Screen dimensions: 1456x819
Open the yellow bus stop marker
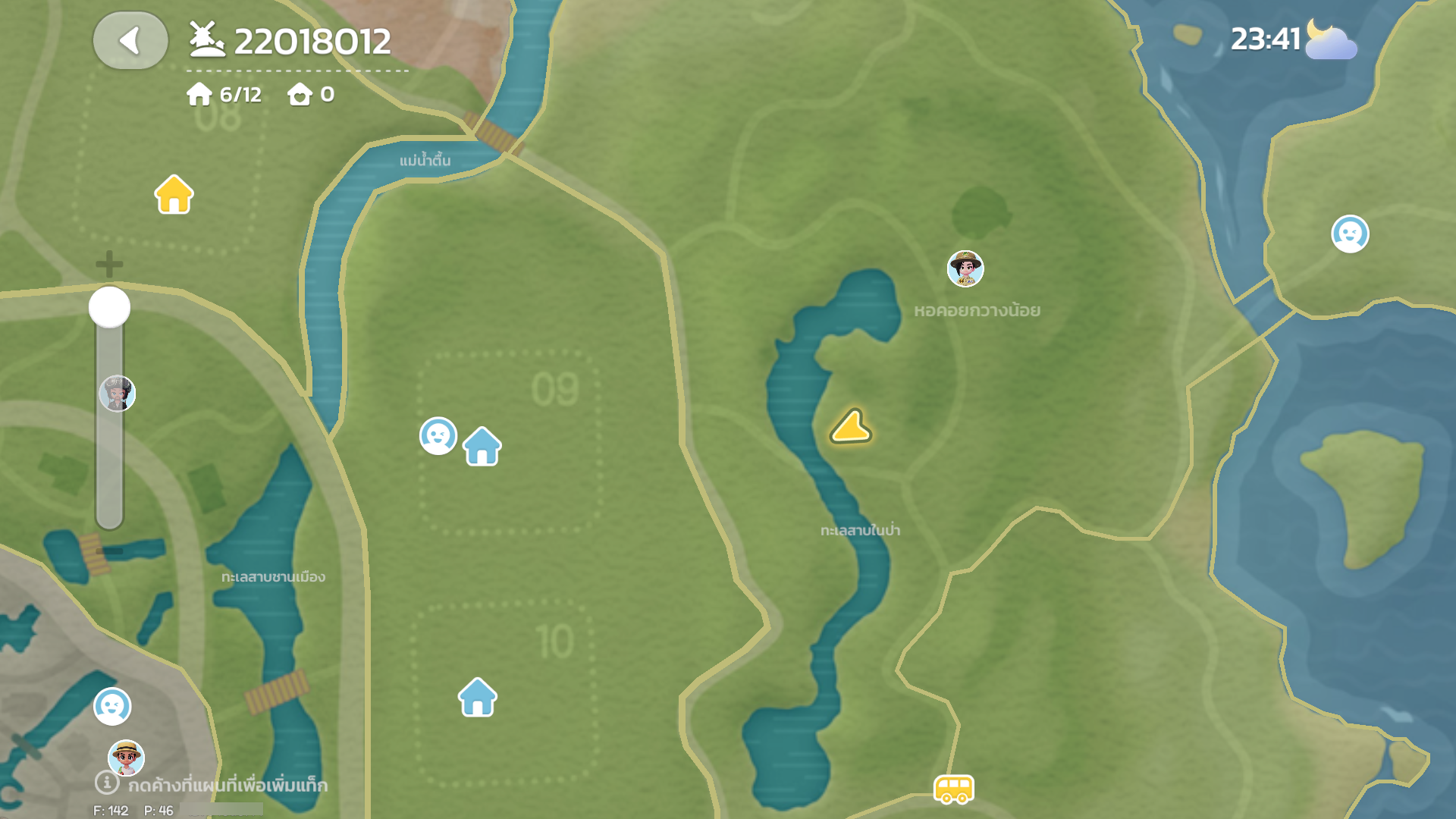(x=953, y=789)
